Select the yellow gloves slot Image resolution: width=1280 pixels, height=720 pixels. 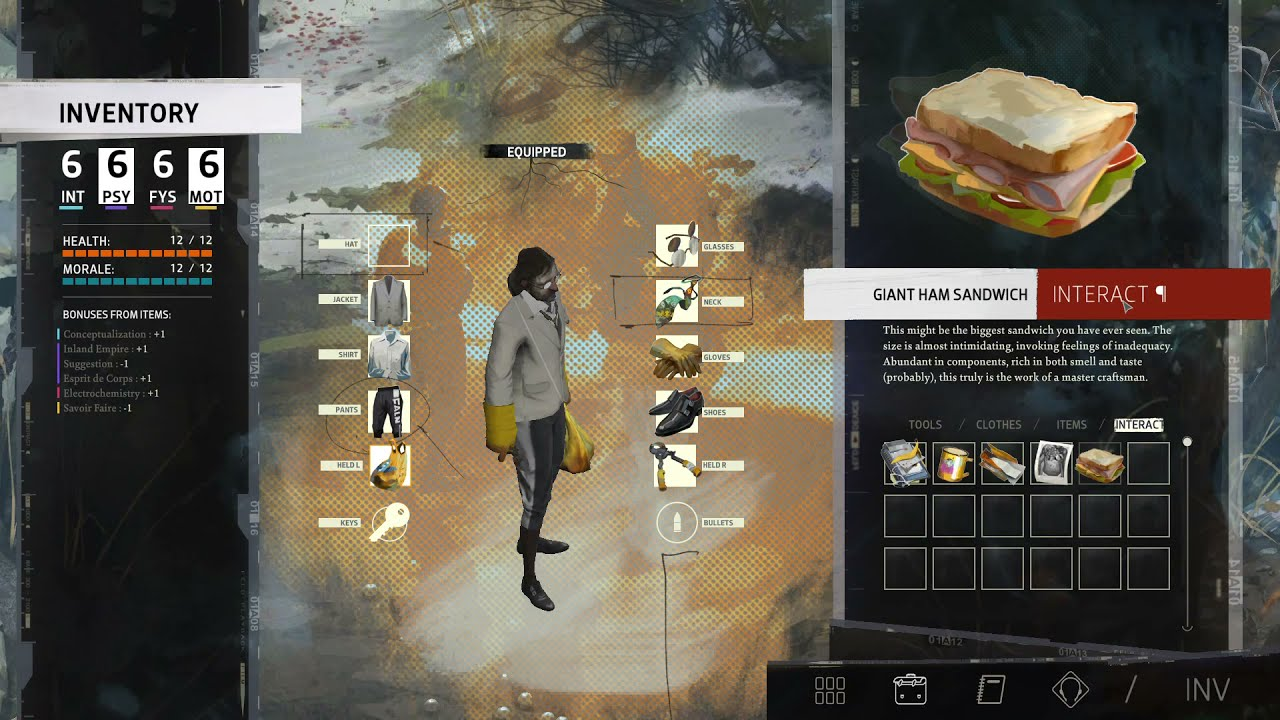[x=677, y=357]
